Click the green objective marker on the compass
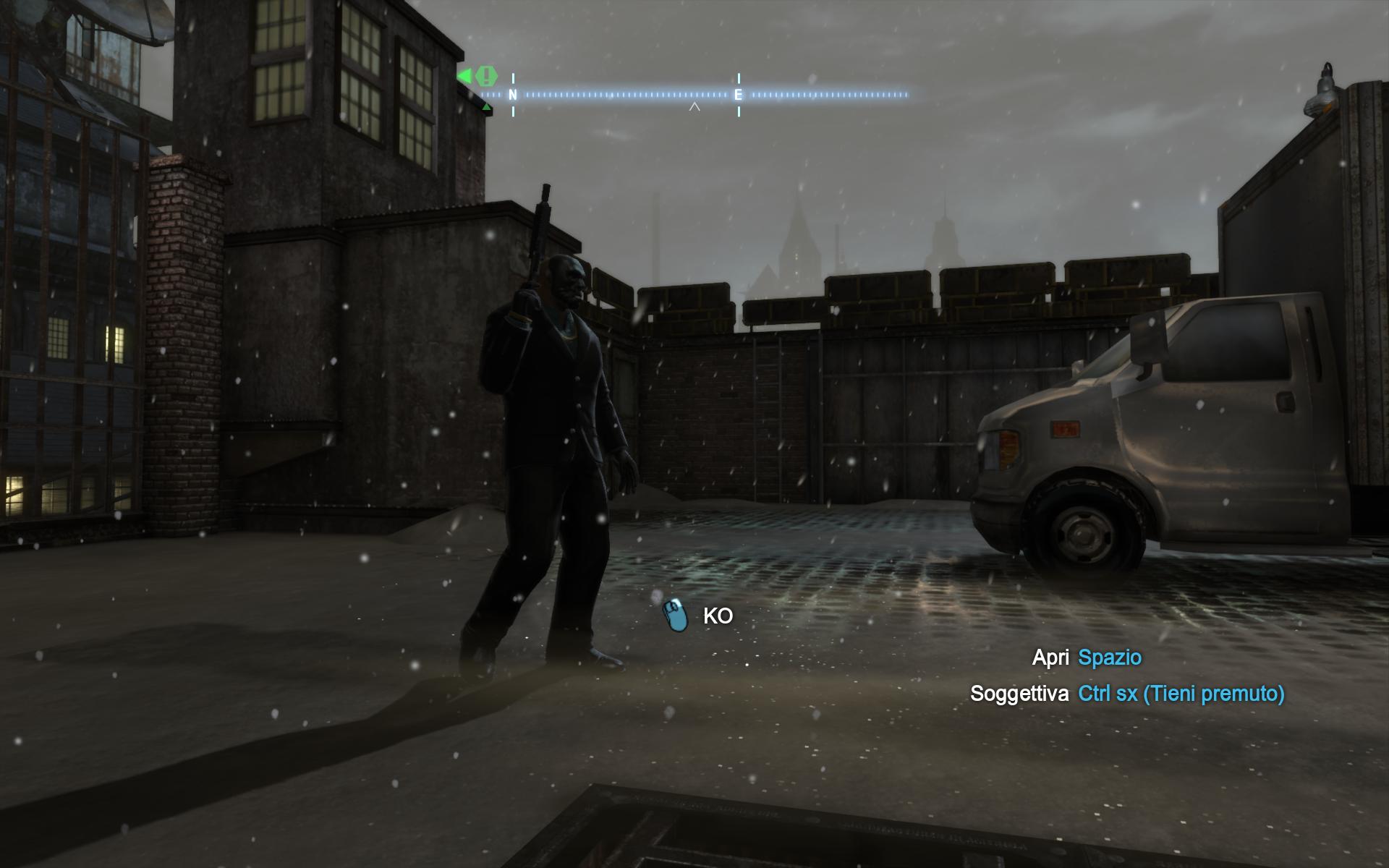 point(487,75)
